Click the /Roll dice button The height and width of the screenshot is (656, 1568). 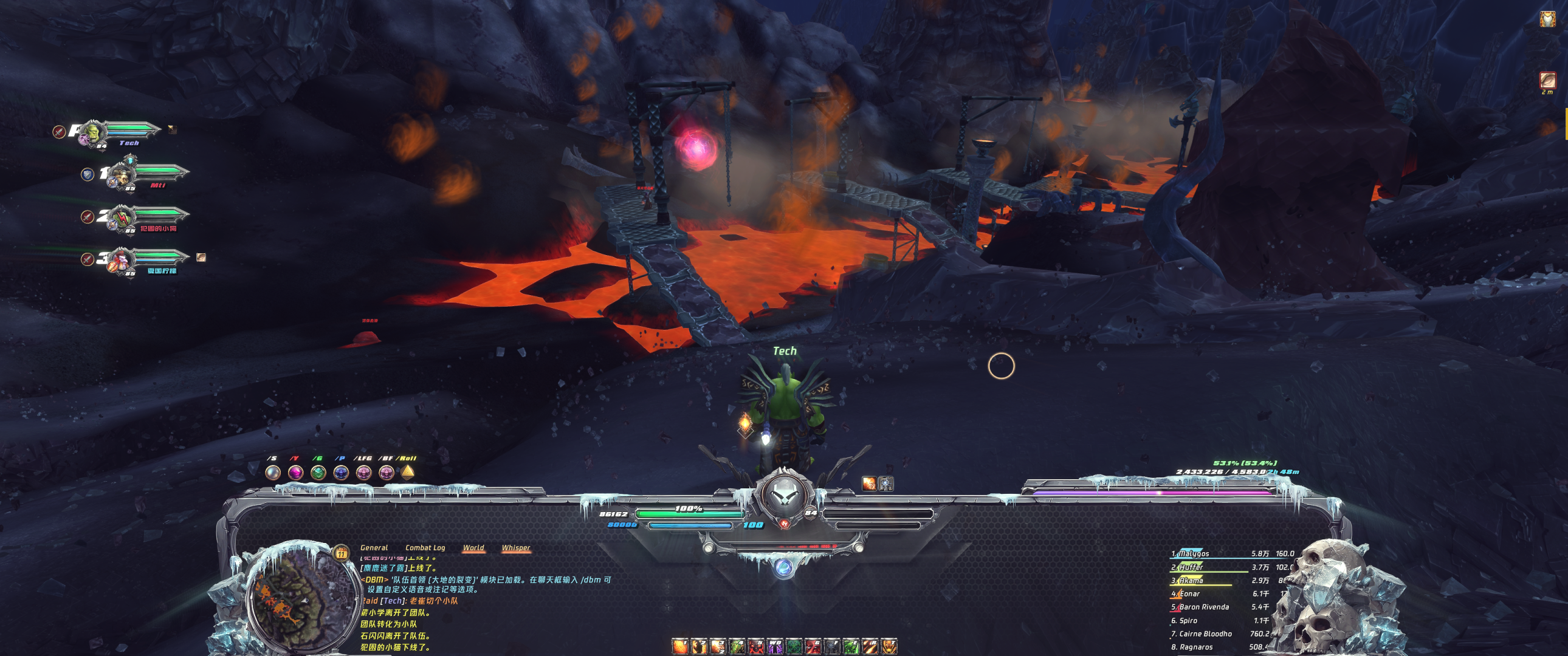pos(408,471)
